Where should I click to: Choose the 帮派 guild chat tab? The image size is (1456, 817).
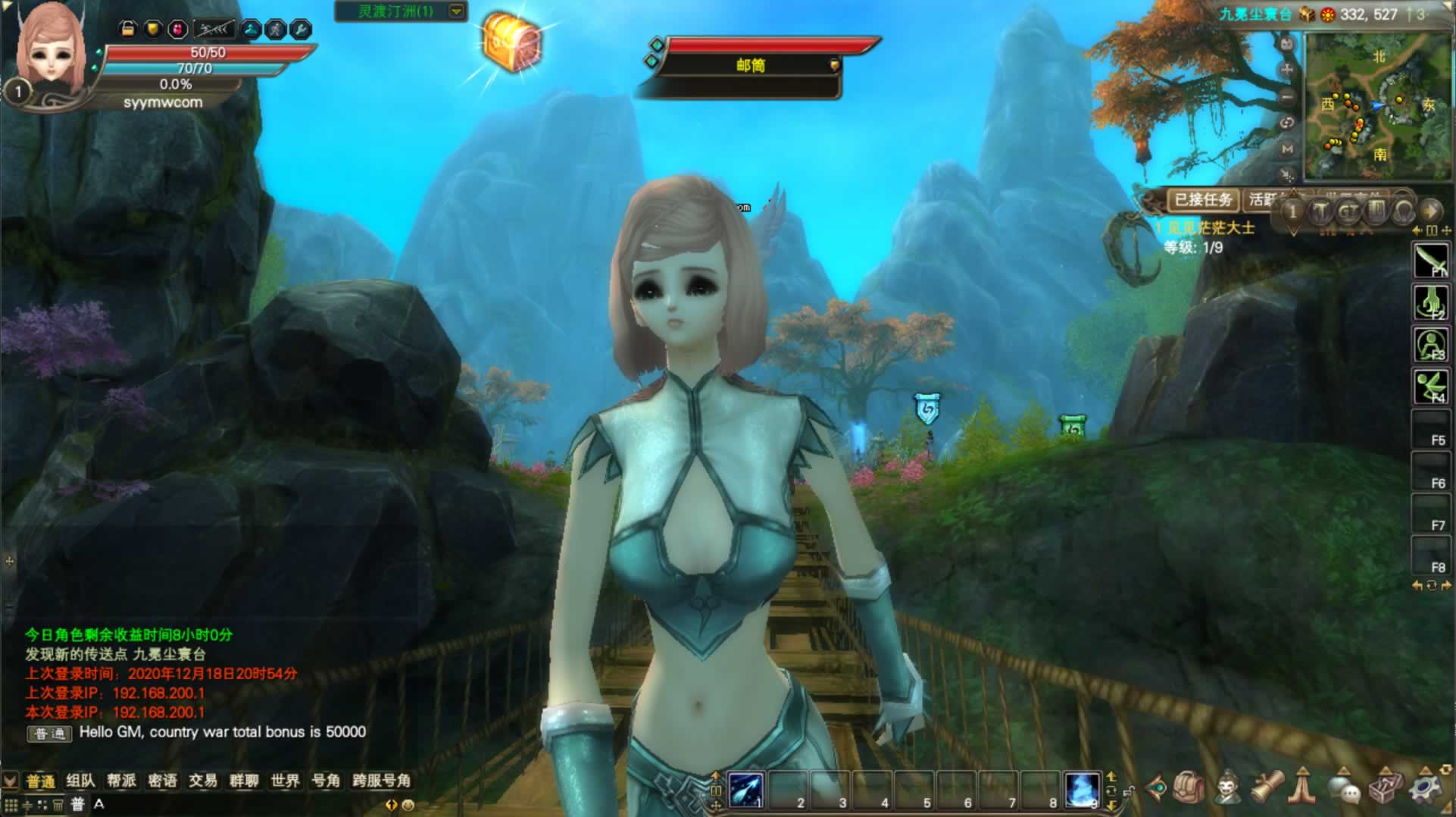121,781
